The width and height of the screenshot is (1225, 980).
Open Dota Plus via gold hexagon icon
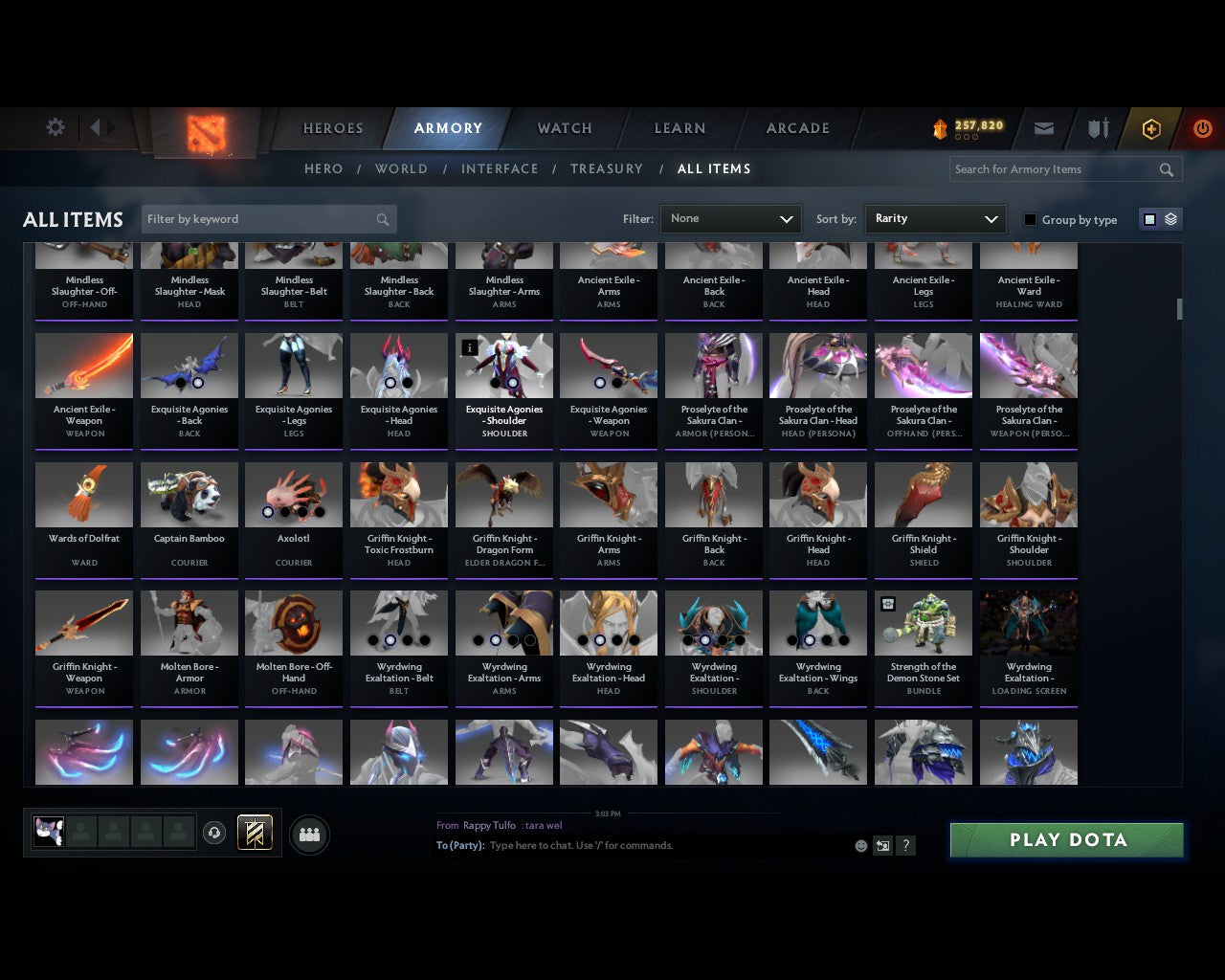pyautogui.click(x=1150, y=128)
